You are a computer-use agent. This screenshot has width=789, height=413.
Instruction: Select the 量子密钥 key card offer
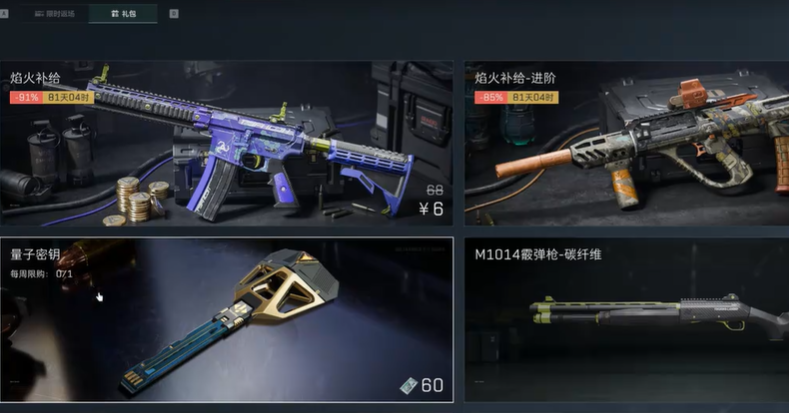coord(227,319)
